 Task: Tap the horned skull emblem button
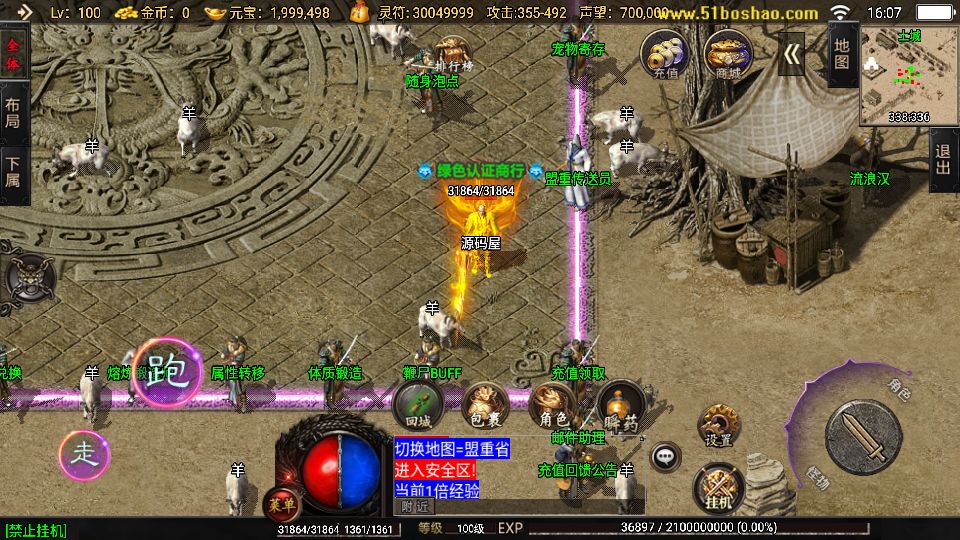(27, 277)
